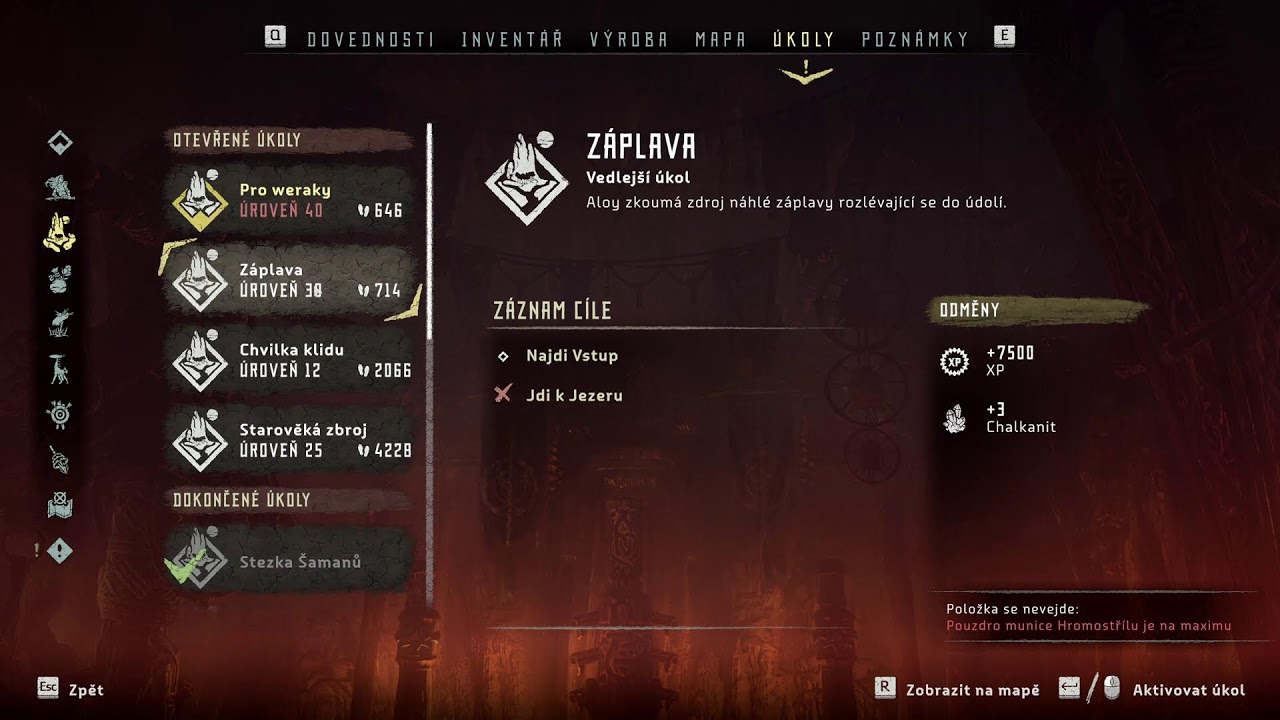This screenshot has height=720, width=1280.
Task: Select the highlighted campfire quest category icon
Action: 60,232
